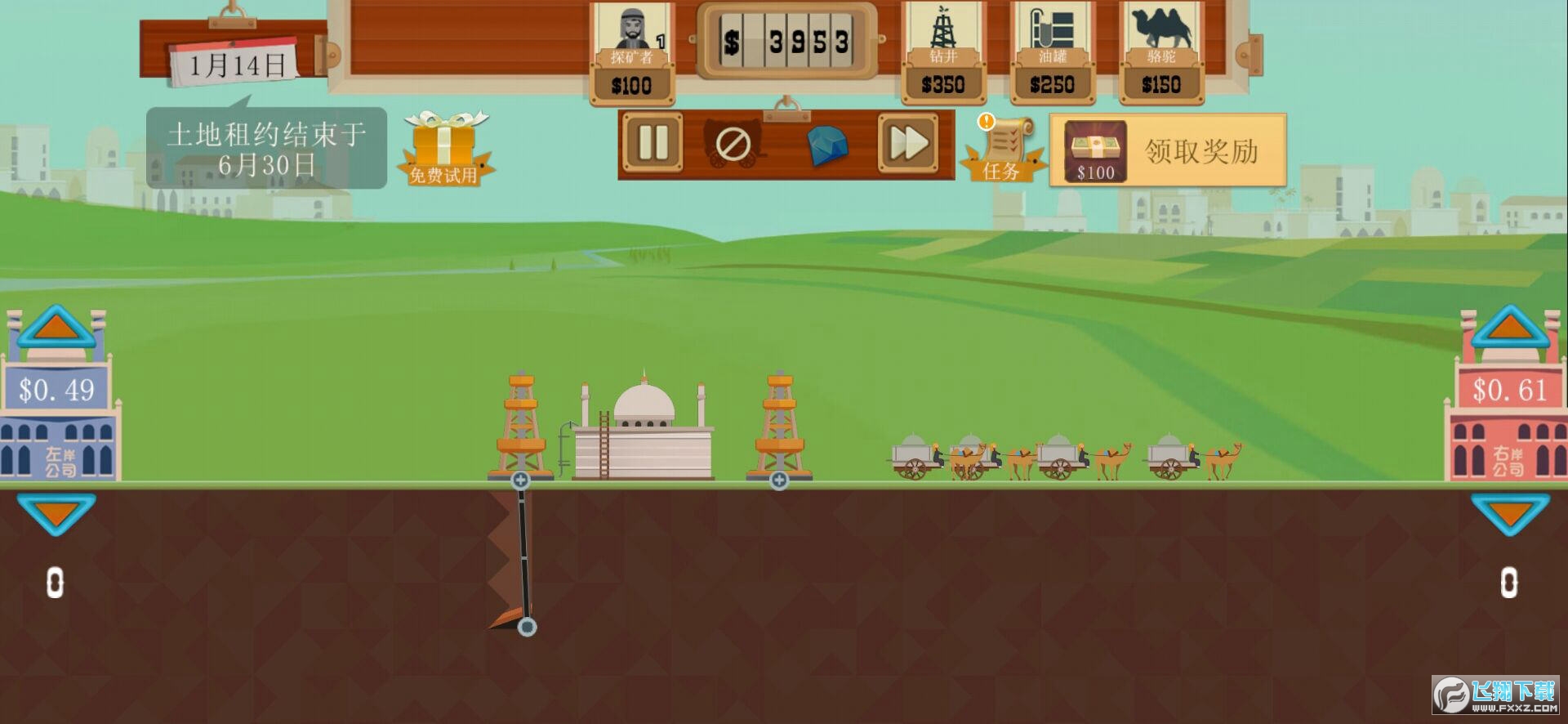Viewport: 1568px width, 724px height.
Task: Buy the oil tank (油罐) for $250
Action: [1052, 54]
